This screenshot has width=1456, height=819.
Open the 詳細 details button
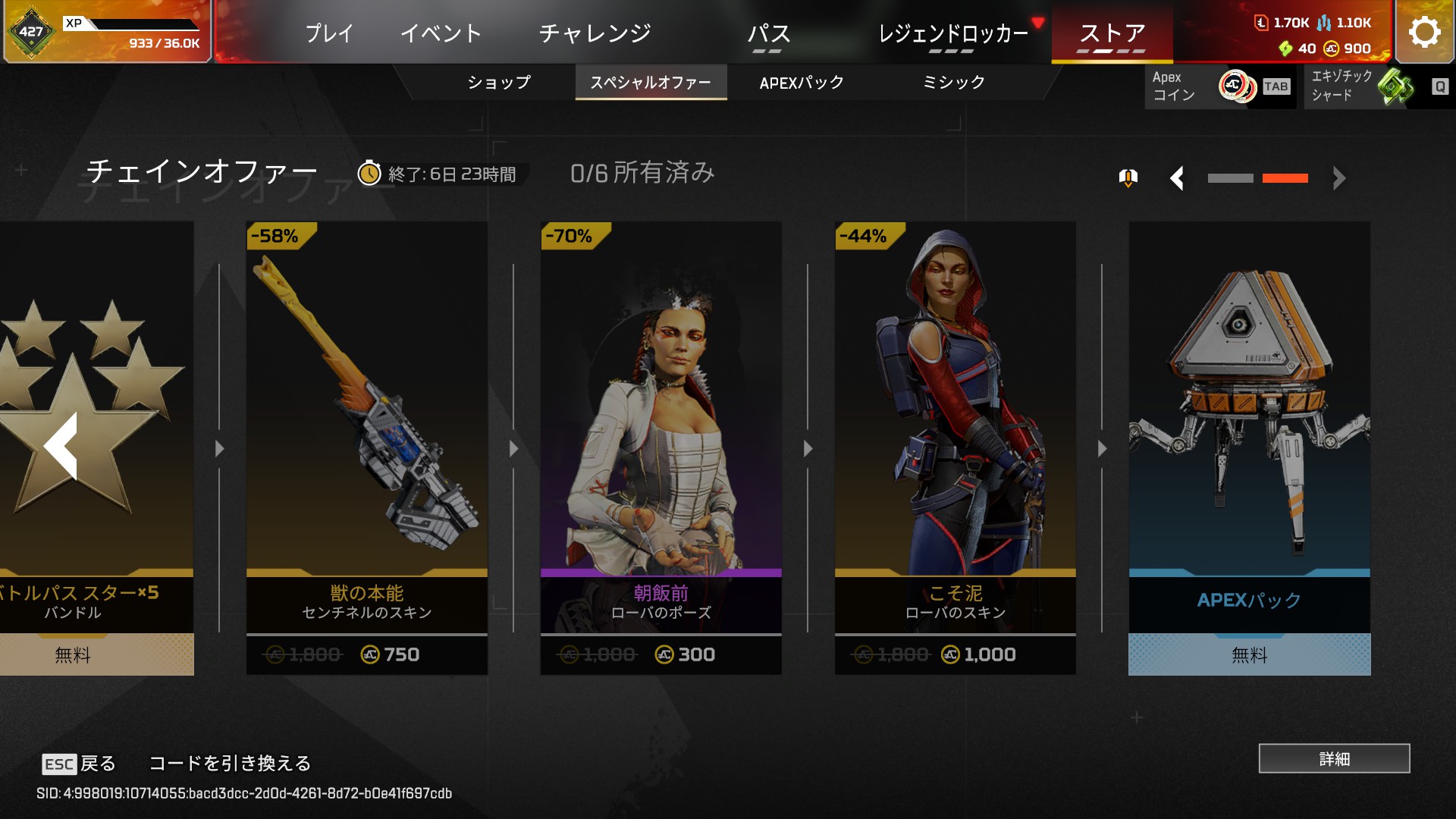[1334, 758]
